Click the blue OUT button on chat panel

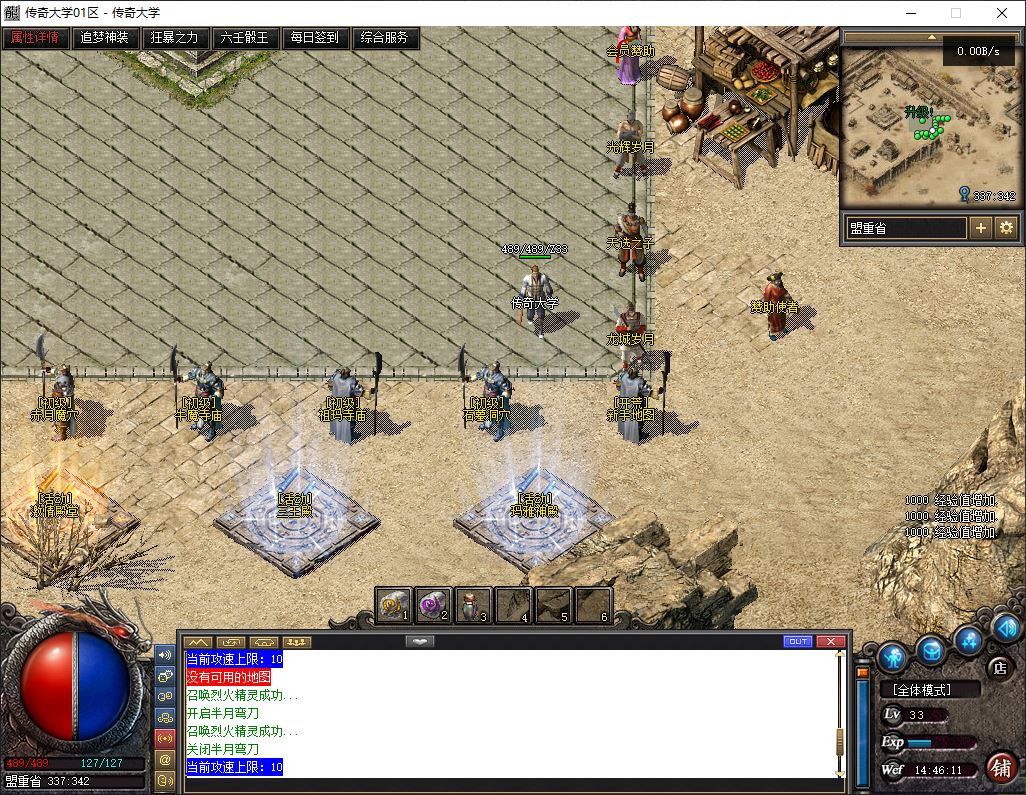pos(798,641)
